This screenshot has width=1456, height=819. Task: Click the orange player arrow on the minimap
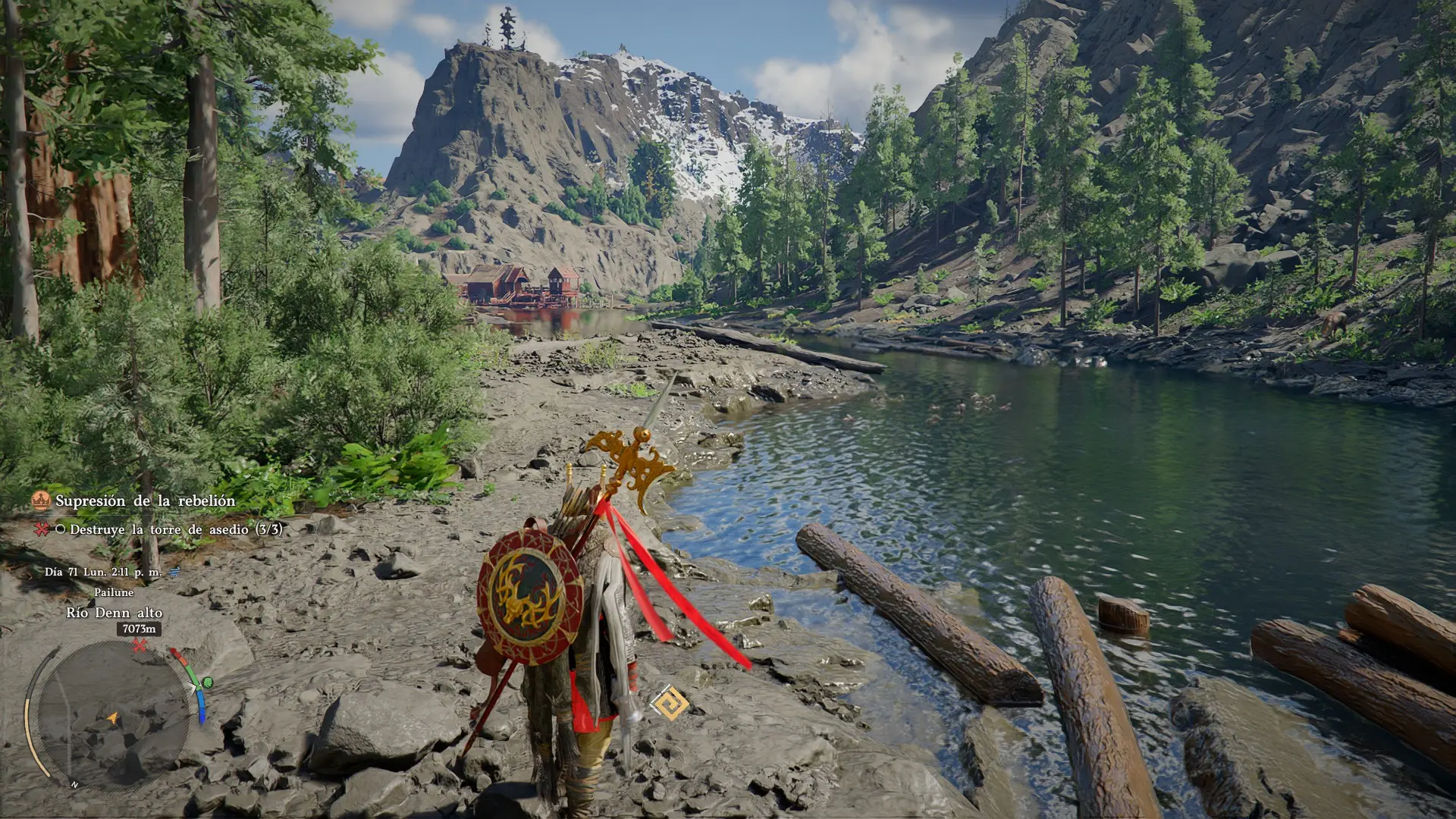point(113,717)
